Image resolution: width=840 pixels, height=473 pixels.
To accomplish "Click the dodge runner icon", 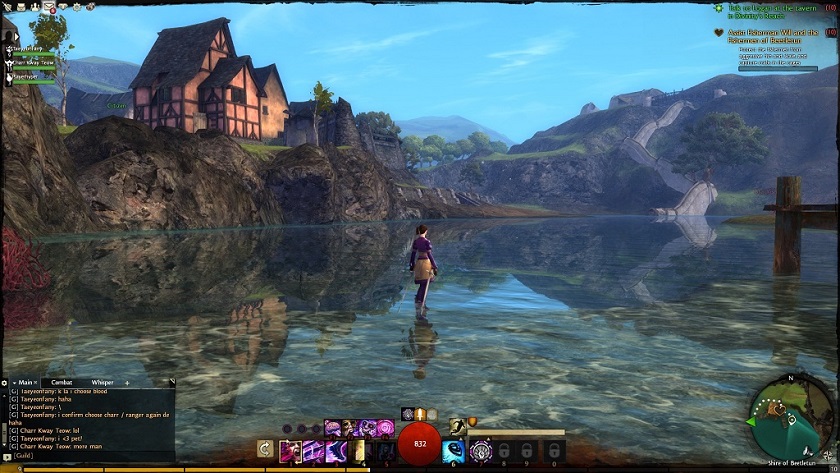I will tap(456, 425).
